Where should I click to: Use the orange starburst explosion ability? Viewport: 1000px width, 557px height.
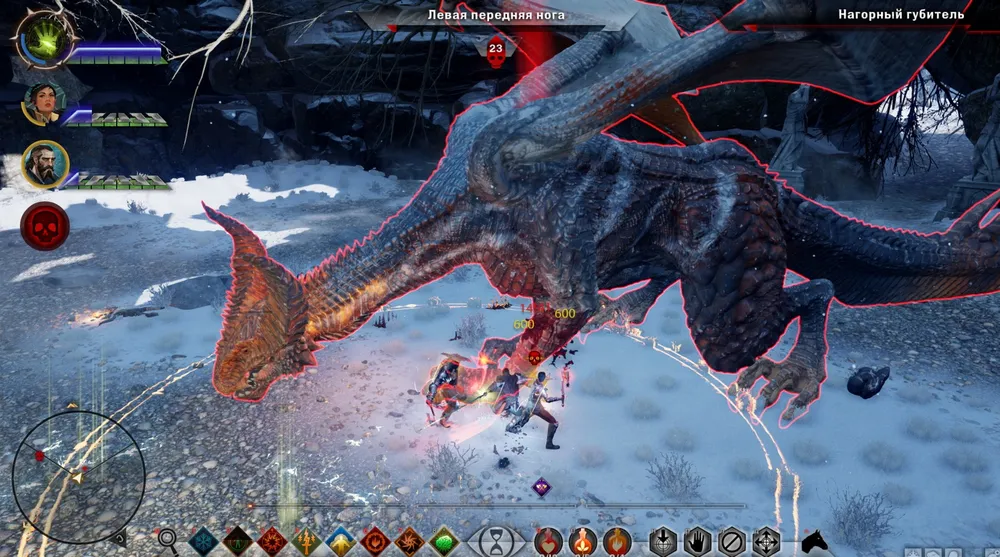click(x=272, y=542)
